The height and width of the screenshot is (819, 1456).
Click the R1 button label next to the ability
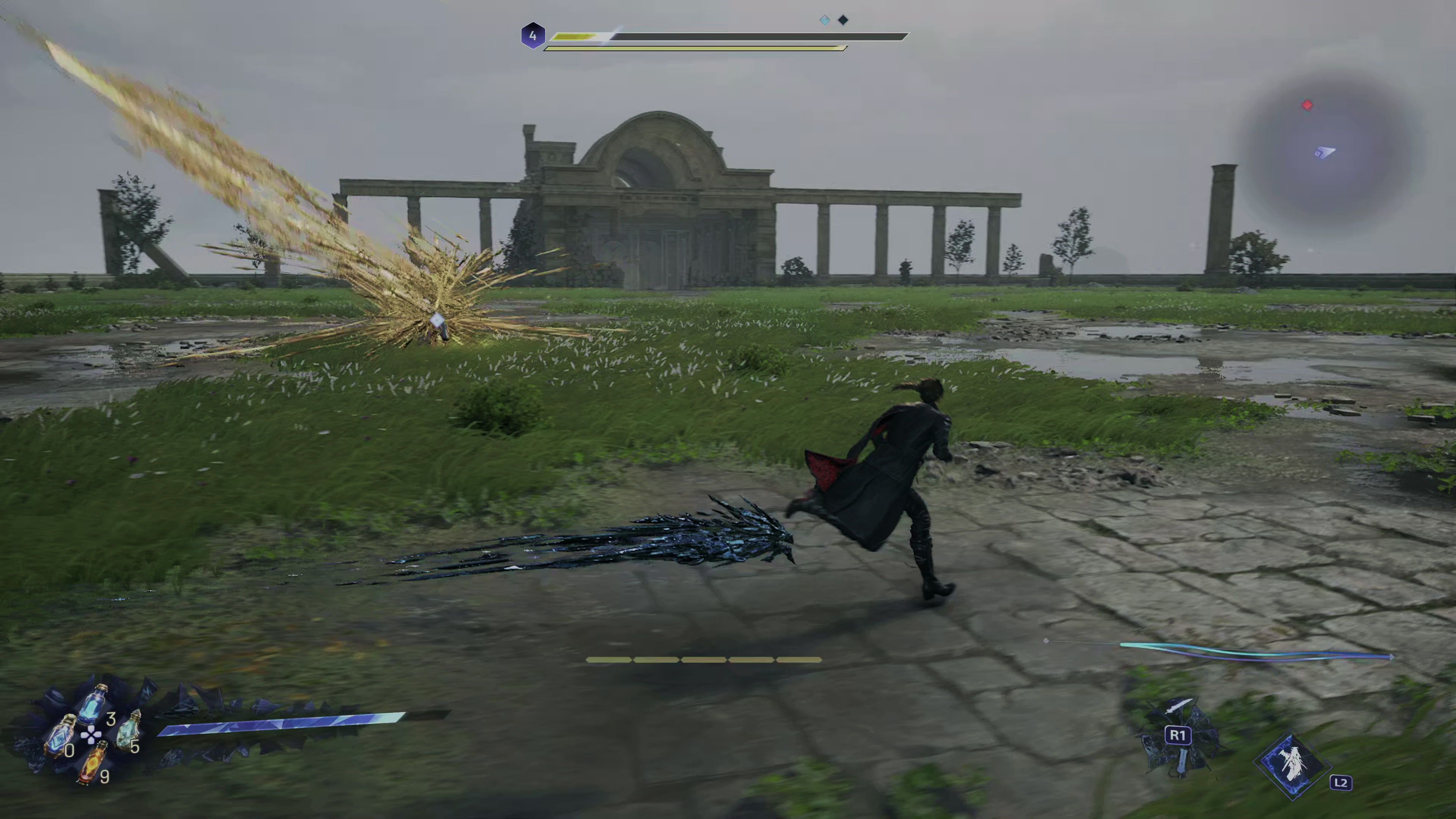[1178, 736]
